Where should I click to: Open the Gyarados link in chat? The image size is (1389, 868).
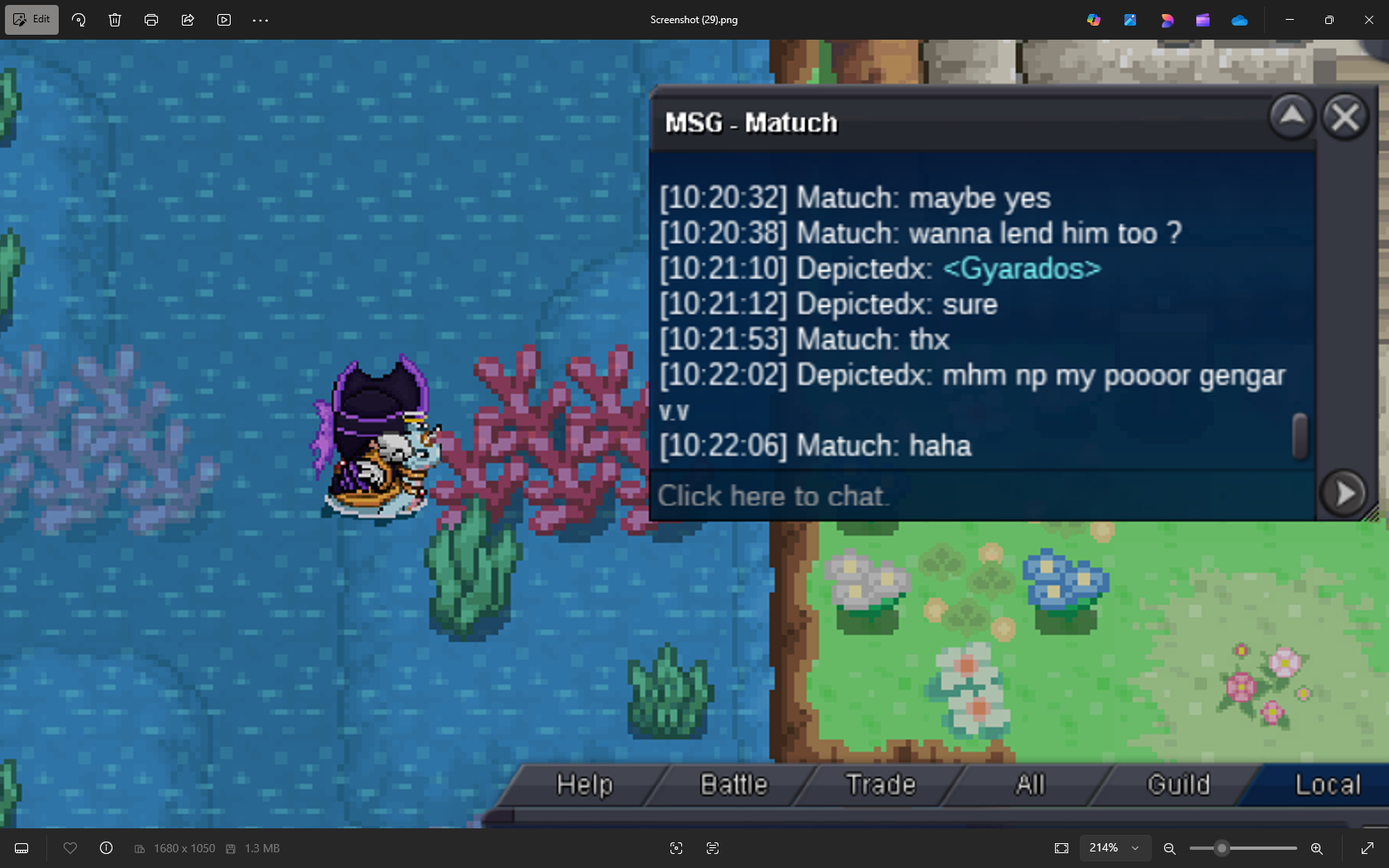(x=1022, y=269)
